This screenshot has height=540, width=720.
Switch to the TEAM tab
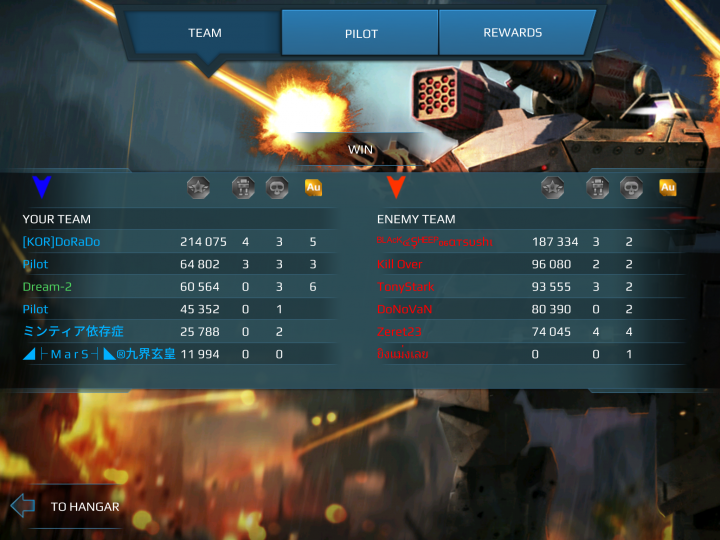point(204,33)
